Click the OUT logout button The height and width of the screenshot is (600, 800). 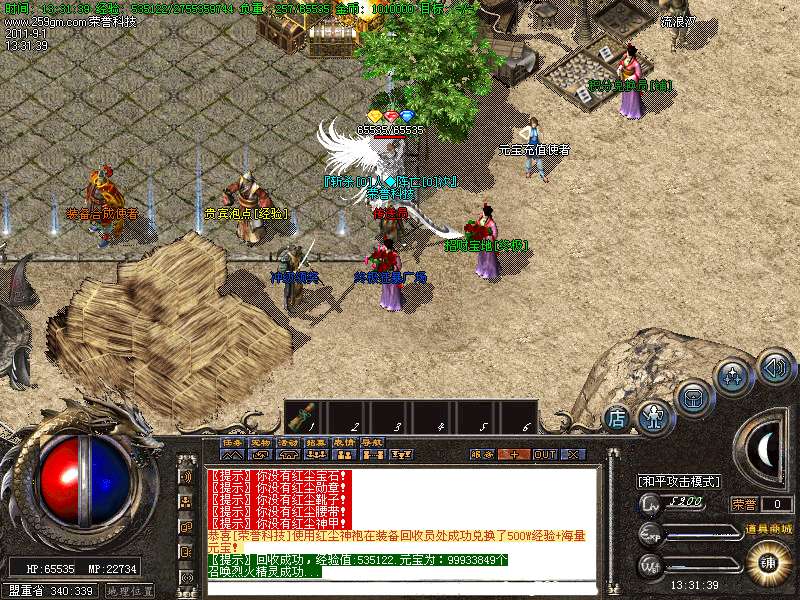coord(544,454)
